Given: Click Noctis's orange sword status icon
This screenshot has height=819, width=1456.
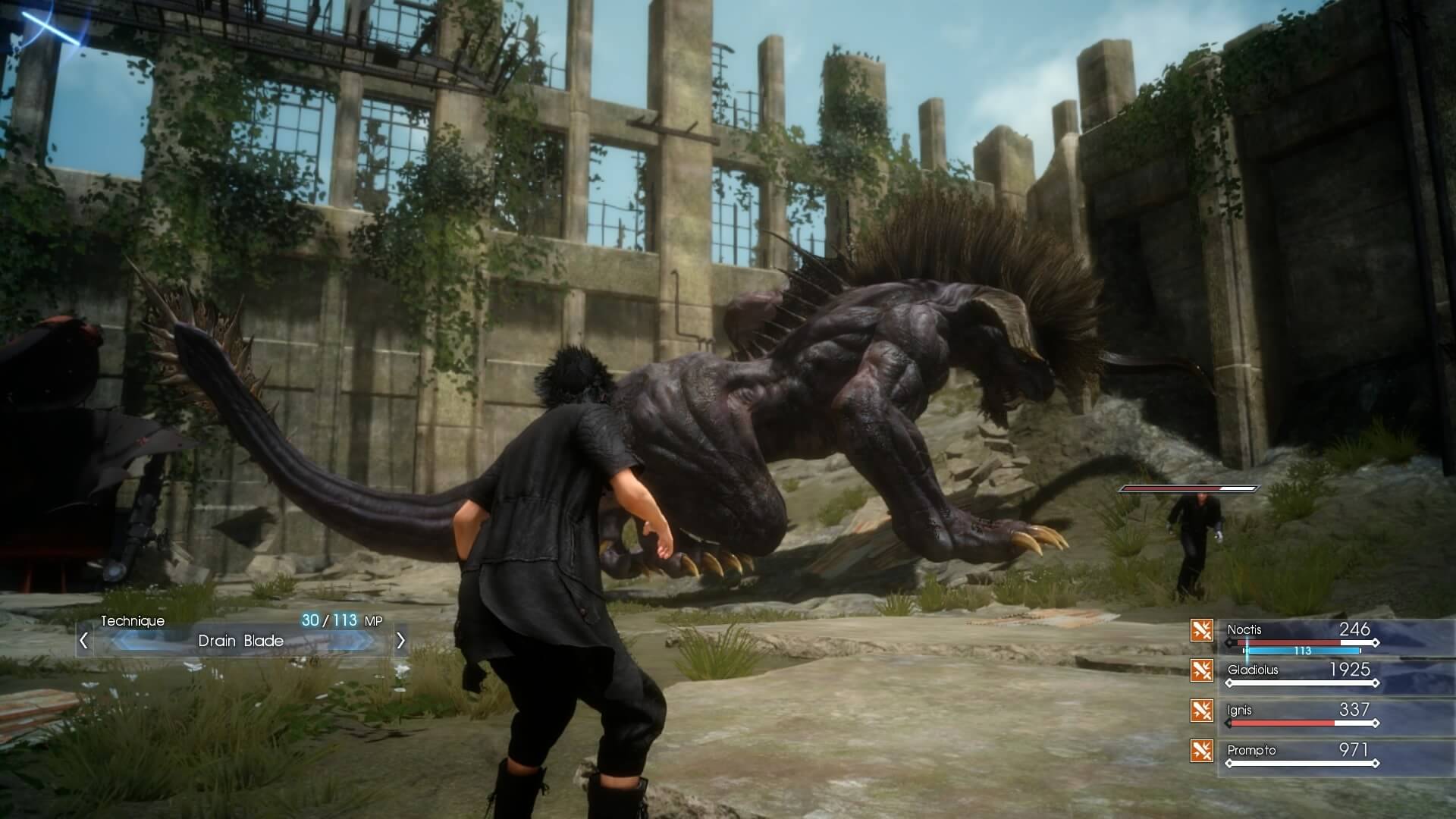Looking at the screenshot, I should 1201,629.
